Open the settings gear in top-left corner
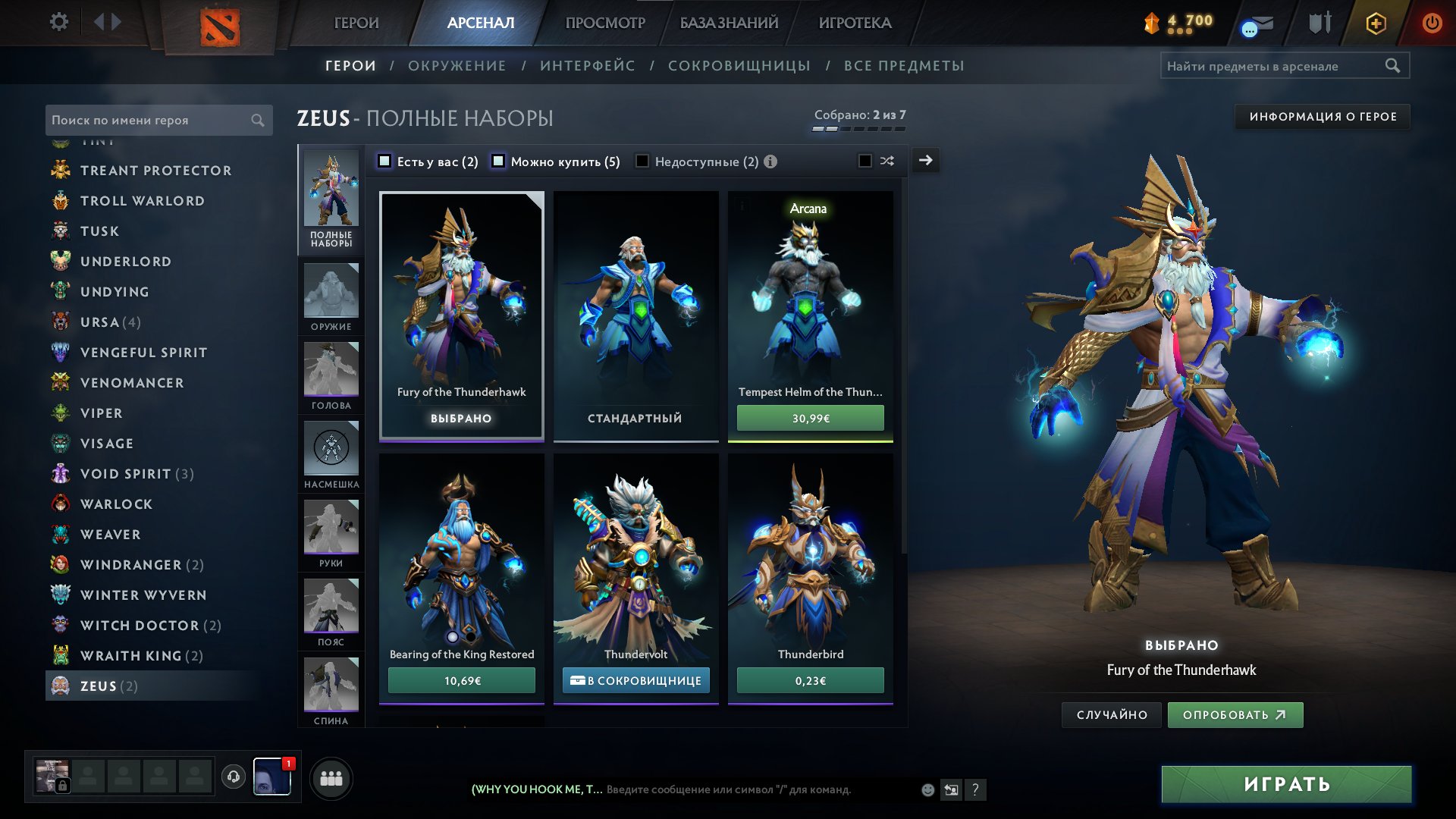This screenshot has height=819, width=1456. (x=59, y=22)
